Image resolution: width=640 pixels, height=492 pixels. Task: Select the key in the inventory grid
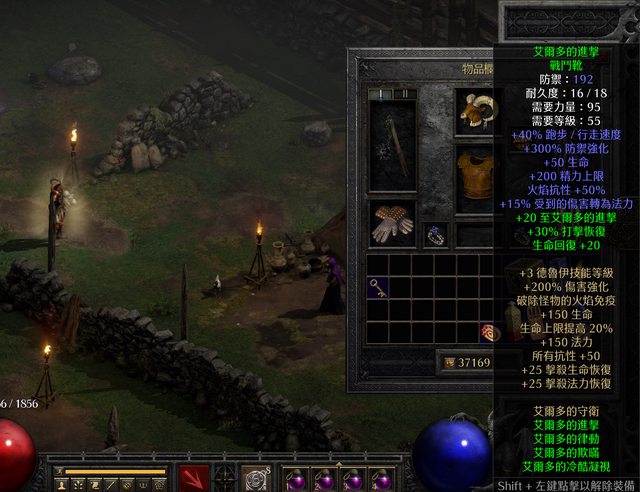pyautogui.click(x=378, y=287)
